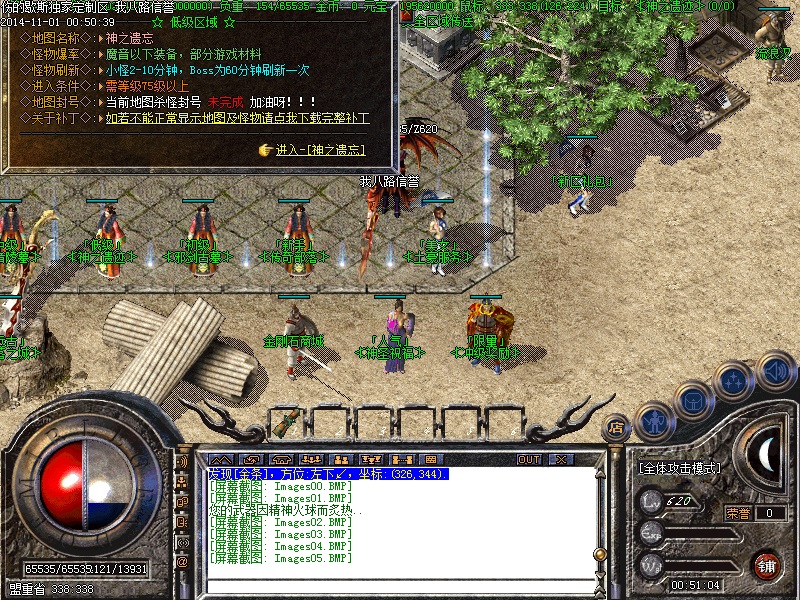
Task: Open the character status icon
Action: 653,421
